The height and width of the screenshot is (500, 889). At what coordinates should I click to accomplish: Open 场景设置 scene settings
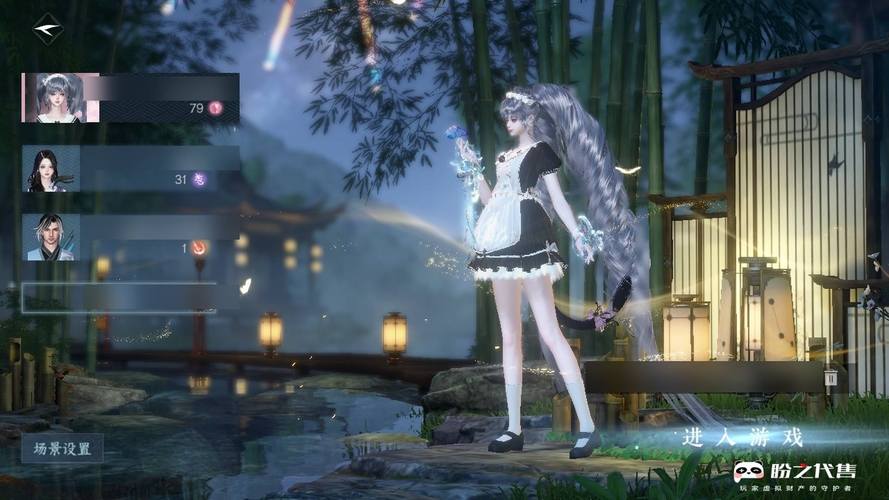point(62,448)
